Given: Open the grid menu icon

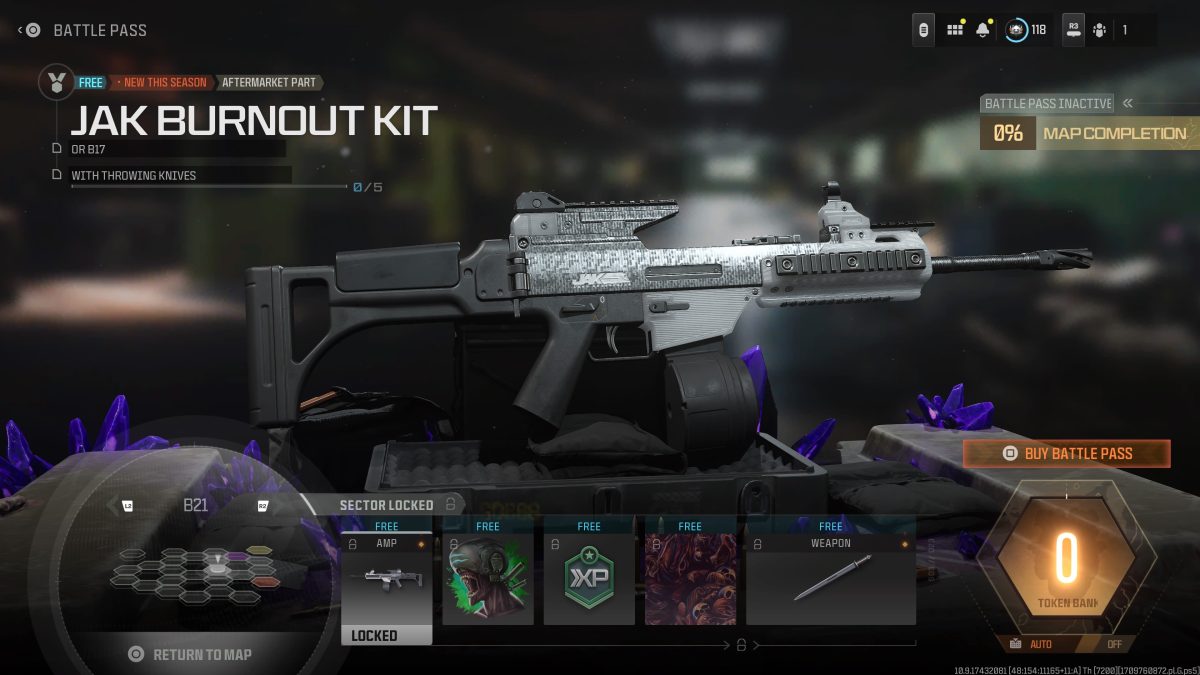Looking at the screenshot, I should point(955,30).
